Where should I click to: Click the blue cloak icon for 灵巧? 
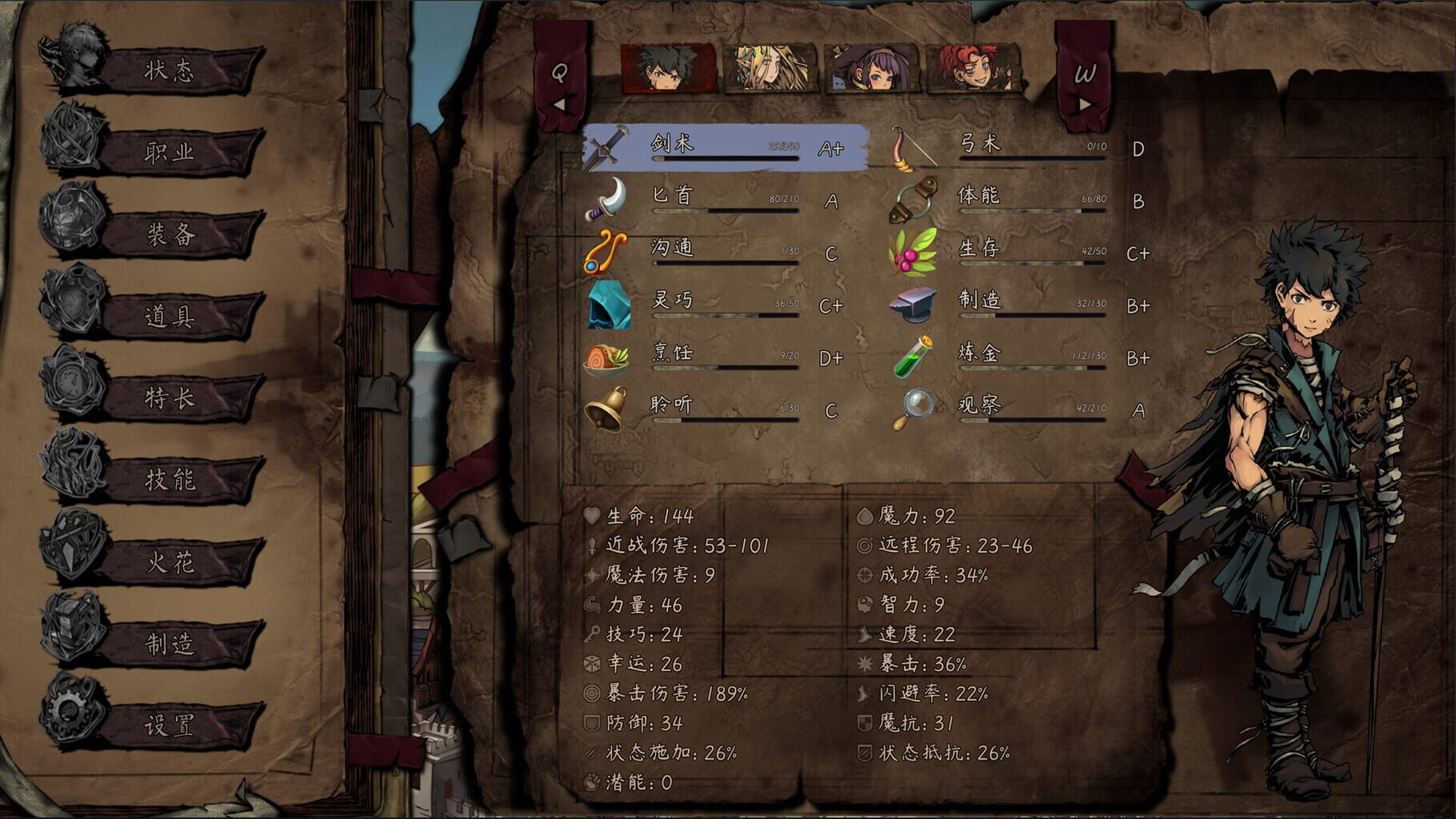tap(610, 306)
